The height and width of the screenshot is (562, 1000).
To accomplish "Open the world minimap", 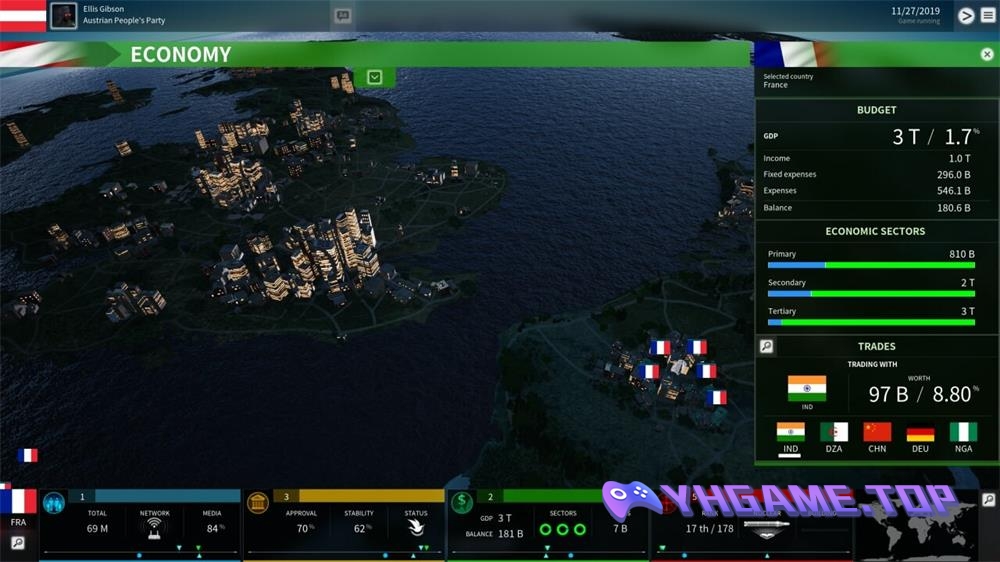I will click(920, 532).
